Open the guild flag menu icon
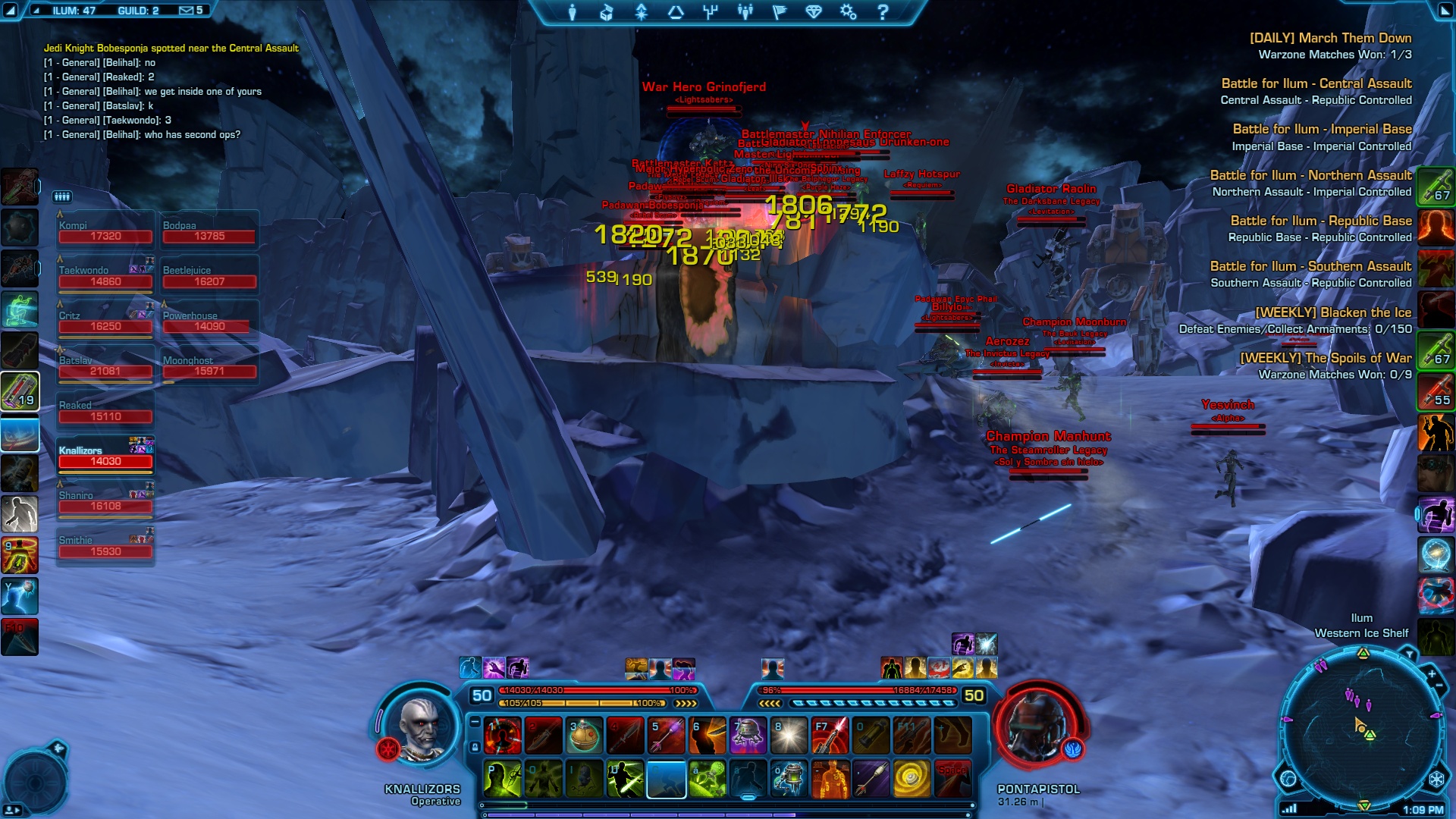 tap(779, 12)
